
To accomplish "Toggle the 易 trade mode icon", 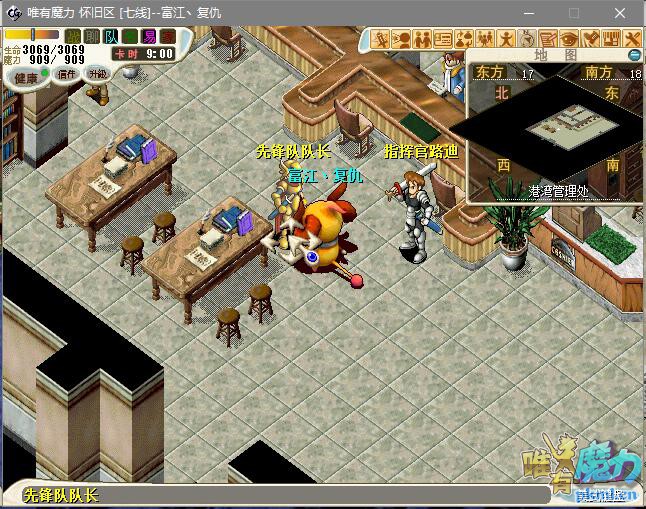I will pyautogui.click(x=148, y=36).
